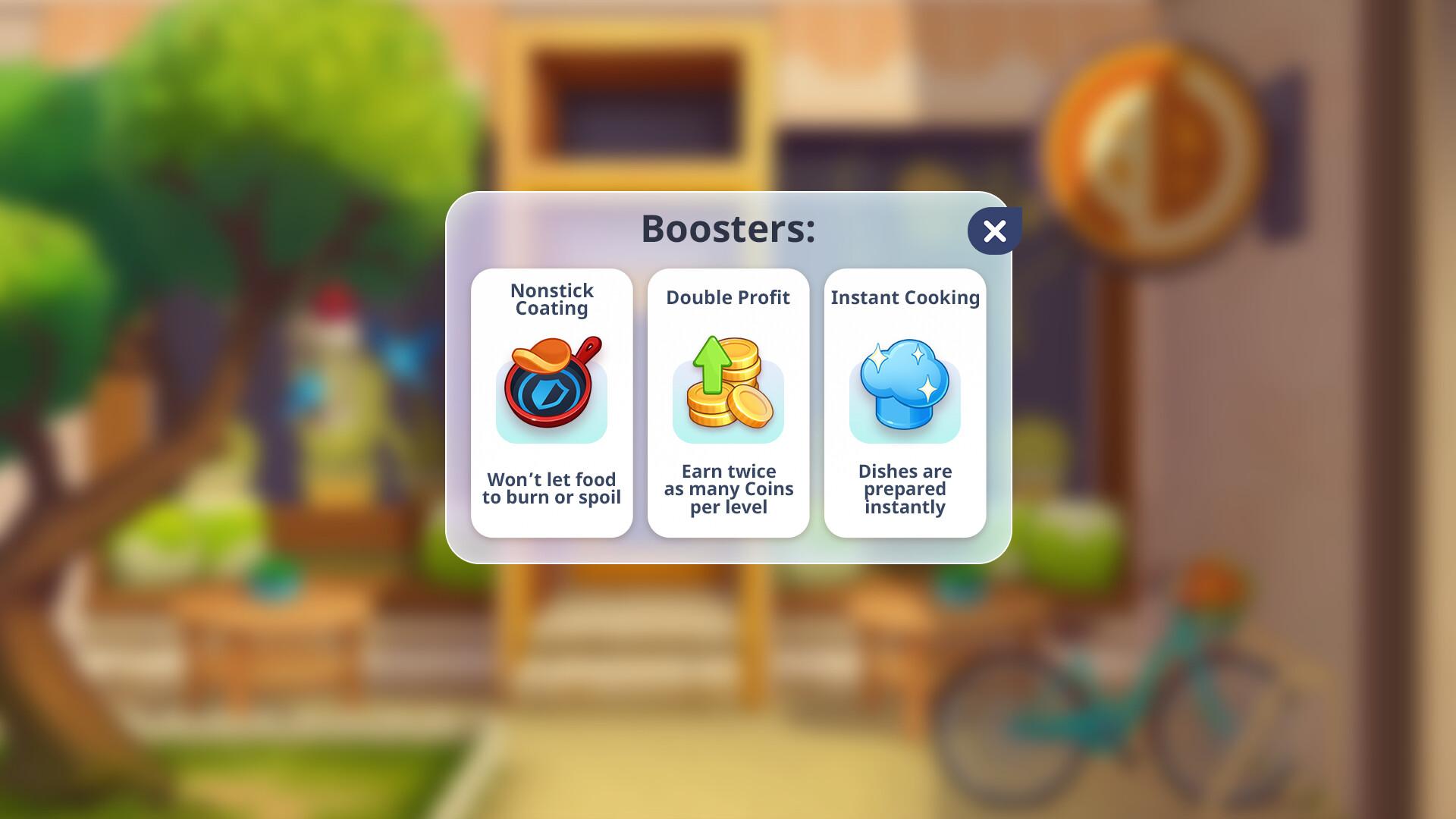Dismiss the Boosters popup with the X
Viewport: 1456px width, 819px height.
[x=995, y=230]
